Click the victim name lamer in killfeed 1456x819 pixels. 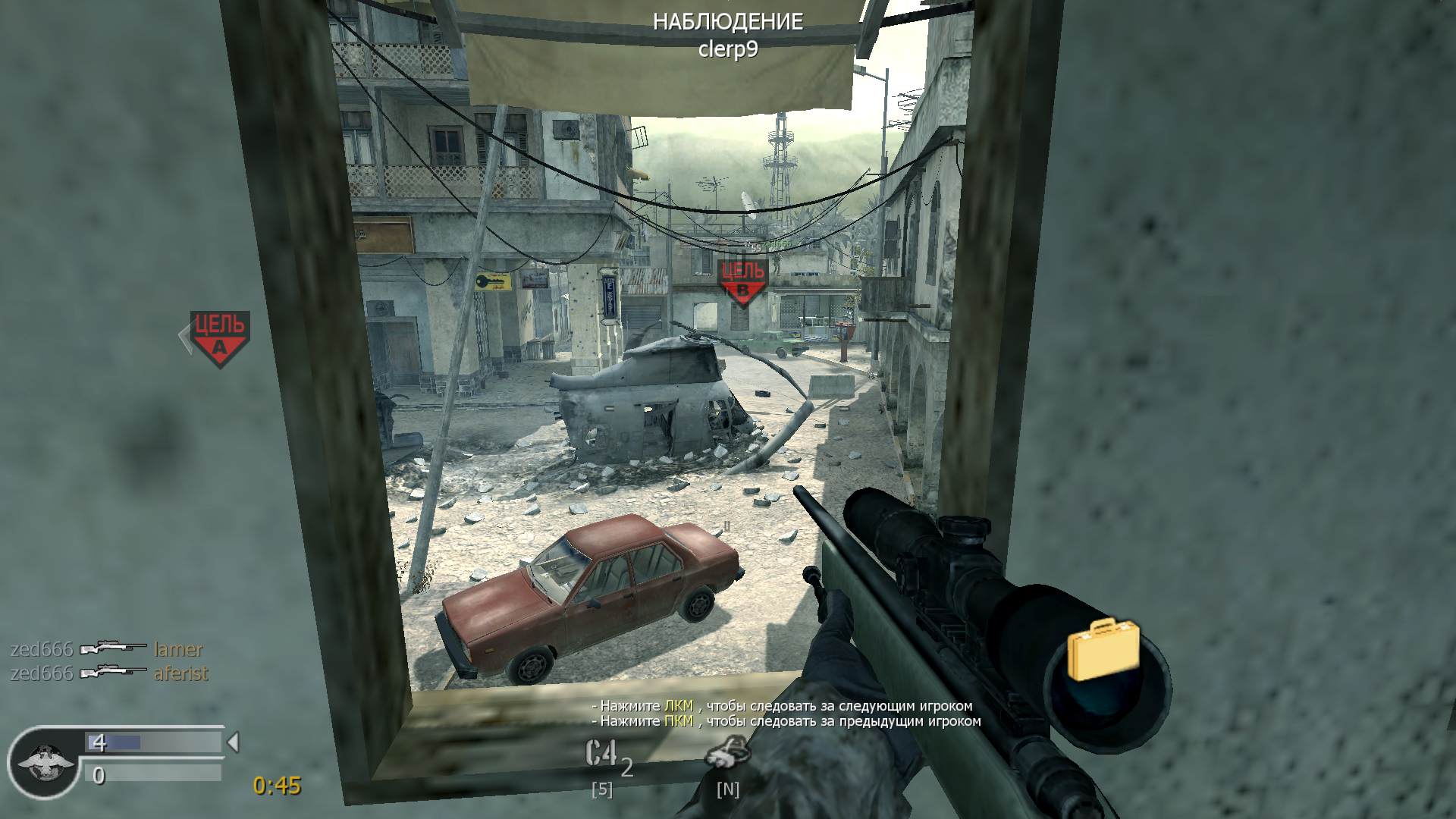[x=177, y=650]
